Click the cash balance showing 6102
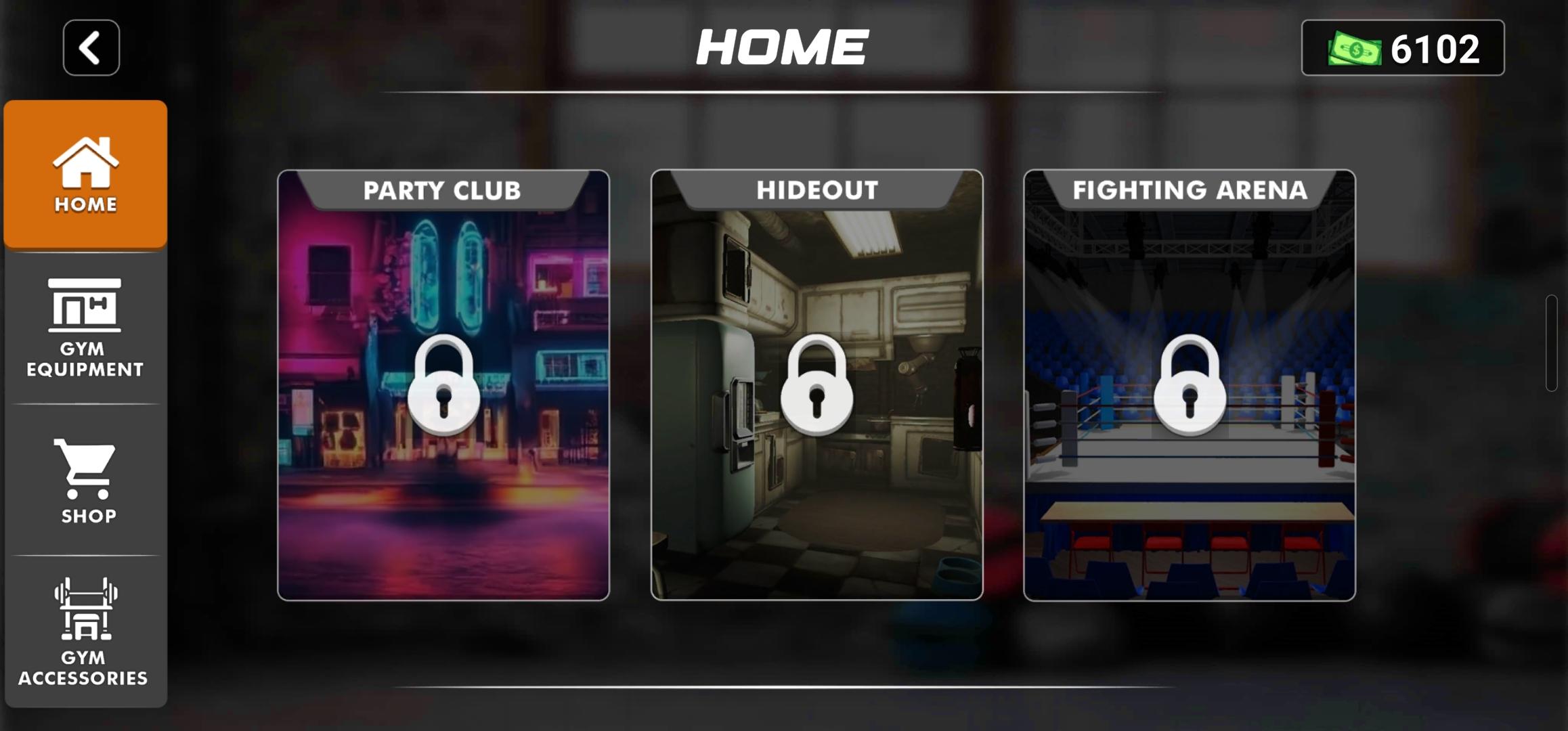 point(1436,47)
